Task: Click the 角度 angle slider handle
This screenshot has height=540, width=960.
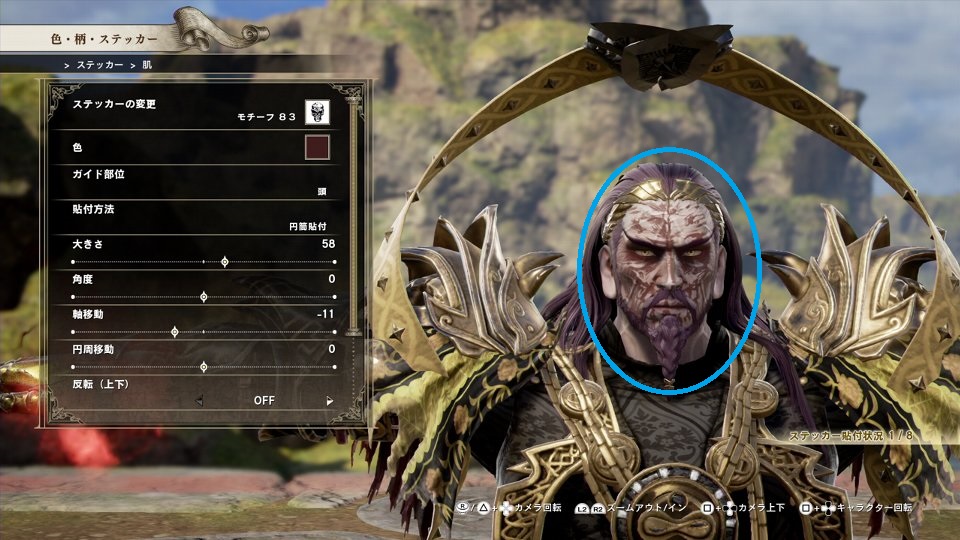Action: pos(204,297)
